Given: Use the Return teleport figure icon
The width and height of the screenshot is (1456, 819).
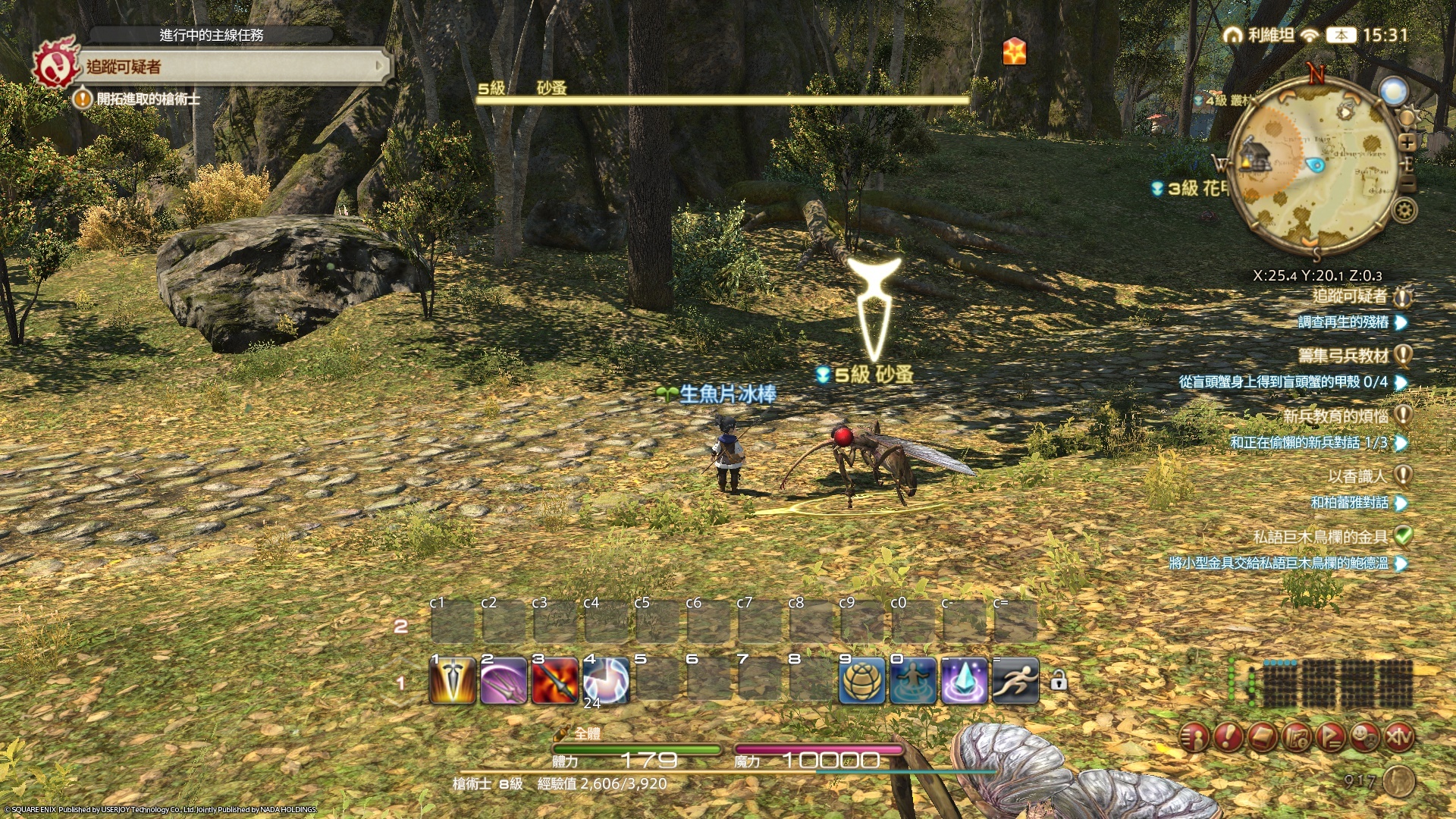Looking at the screenshot, I should tap(913, 681).
